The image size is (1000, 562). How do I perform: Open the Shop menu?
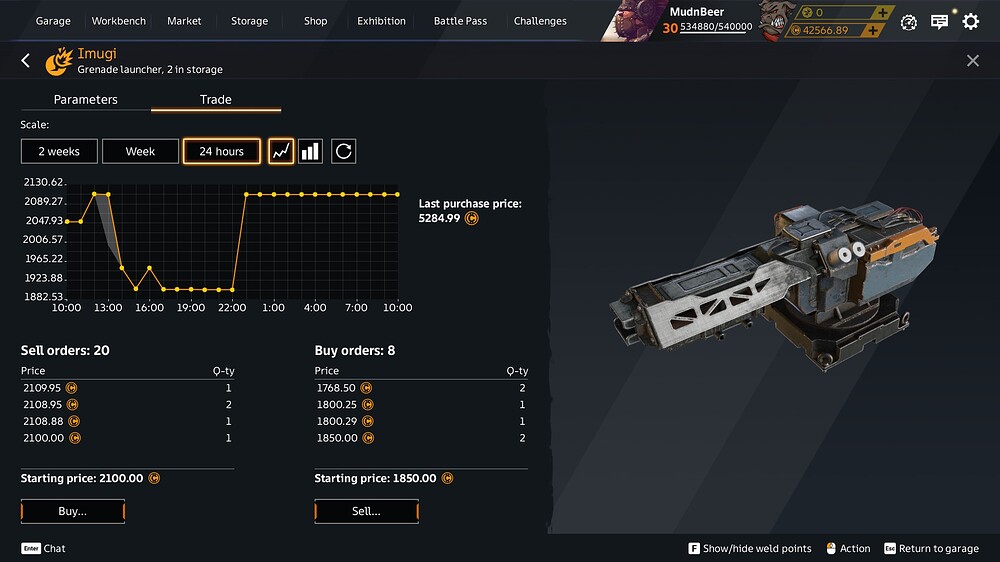coord(315,21)
